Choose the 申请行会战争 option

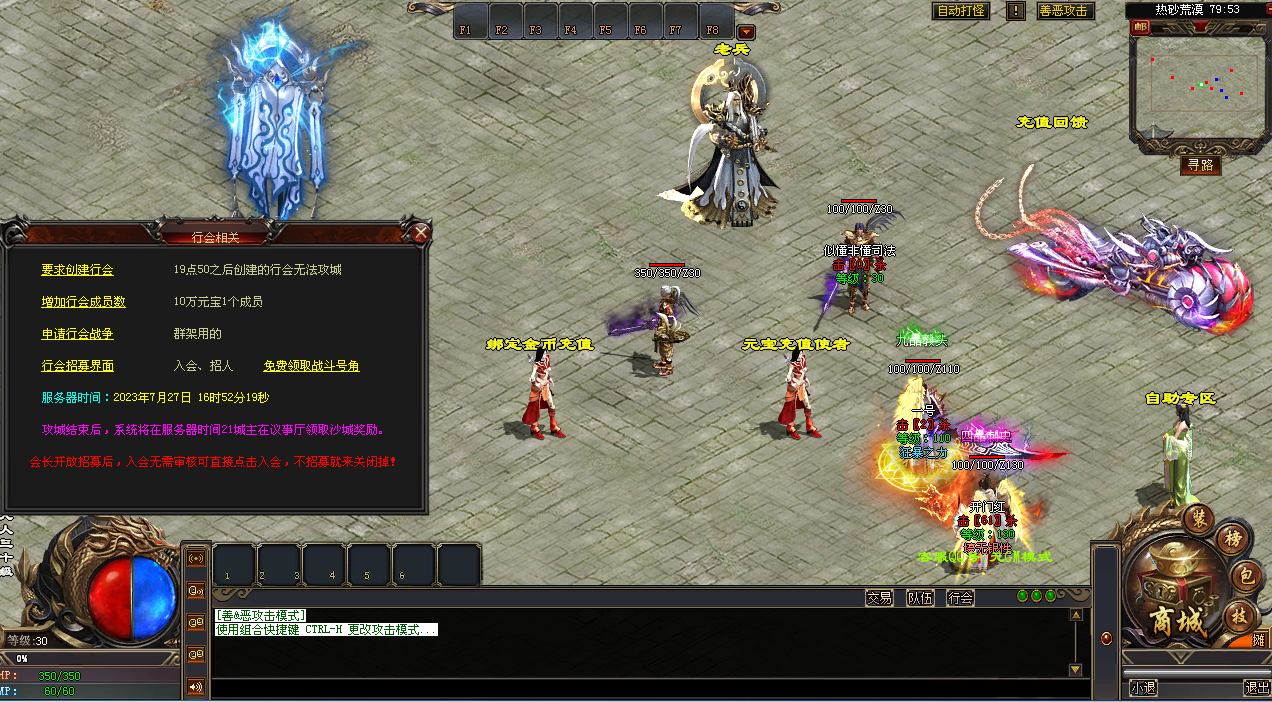click(x=77, y=334)
